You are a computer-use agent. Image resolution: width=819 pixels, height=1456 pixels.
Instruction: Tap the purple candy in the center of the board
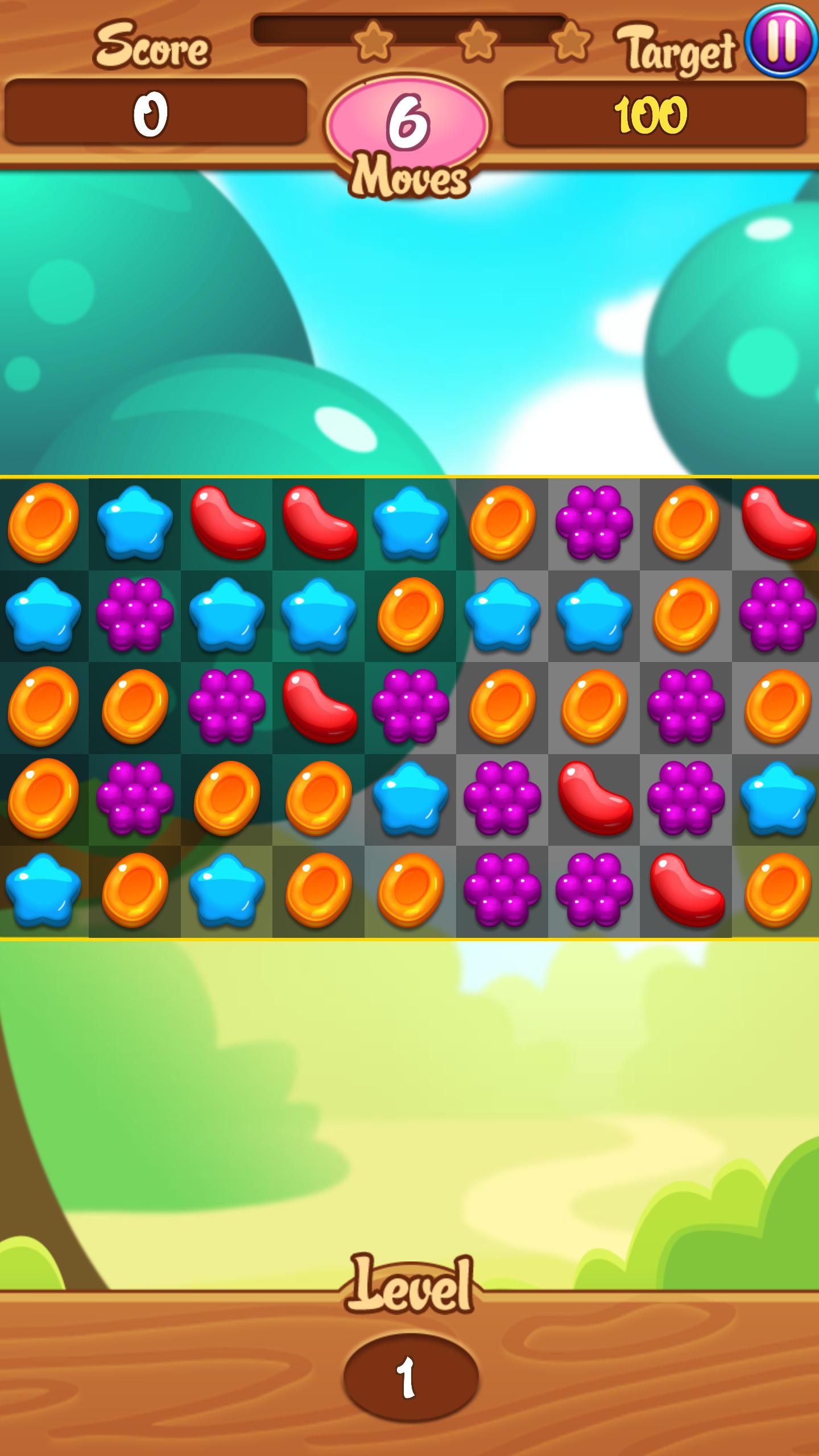tap(409, 711)
